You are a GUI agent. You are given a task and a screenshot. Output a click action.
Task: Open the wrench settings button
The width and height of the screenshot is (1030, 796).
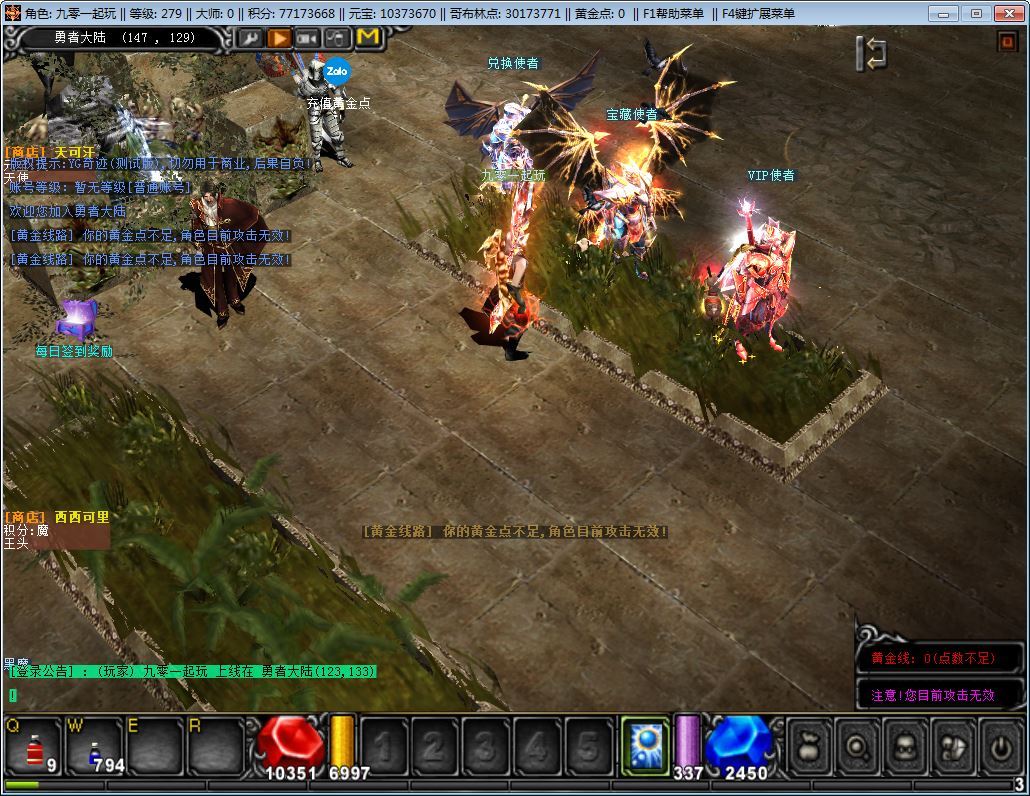pyautogui.click(x=250, y=37)
